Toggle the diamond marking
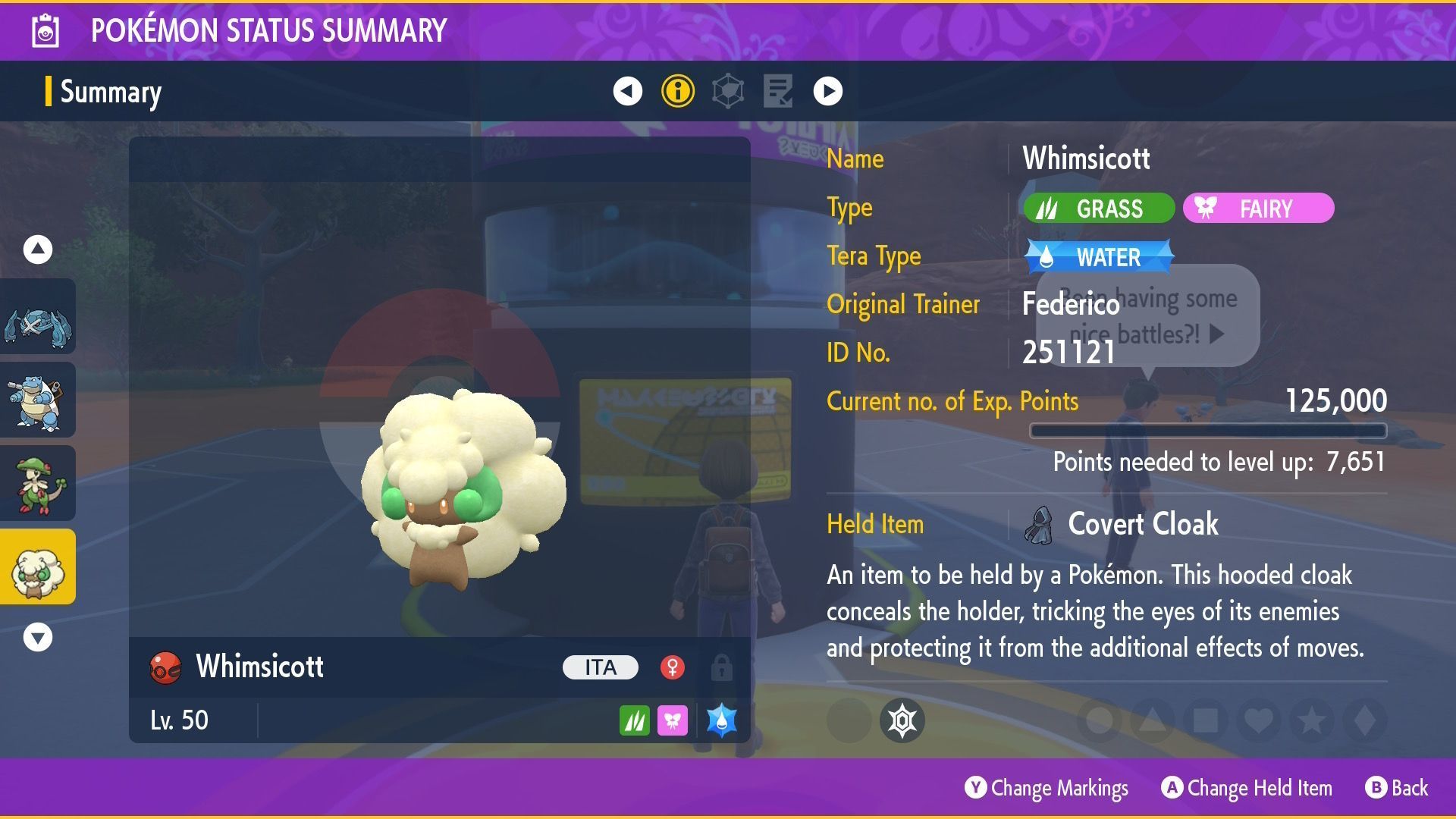 point(1364,720)
